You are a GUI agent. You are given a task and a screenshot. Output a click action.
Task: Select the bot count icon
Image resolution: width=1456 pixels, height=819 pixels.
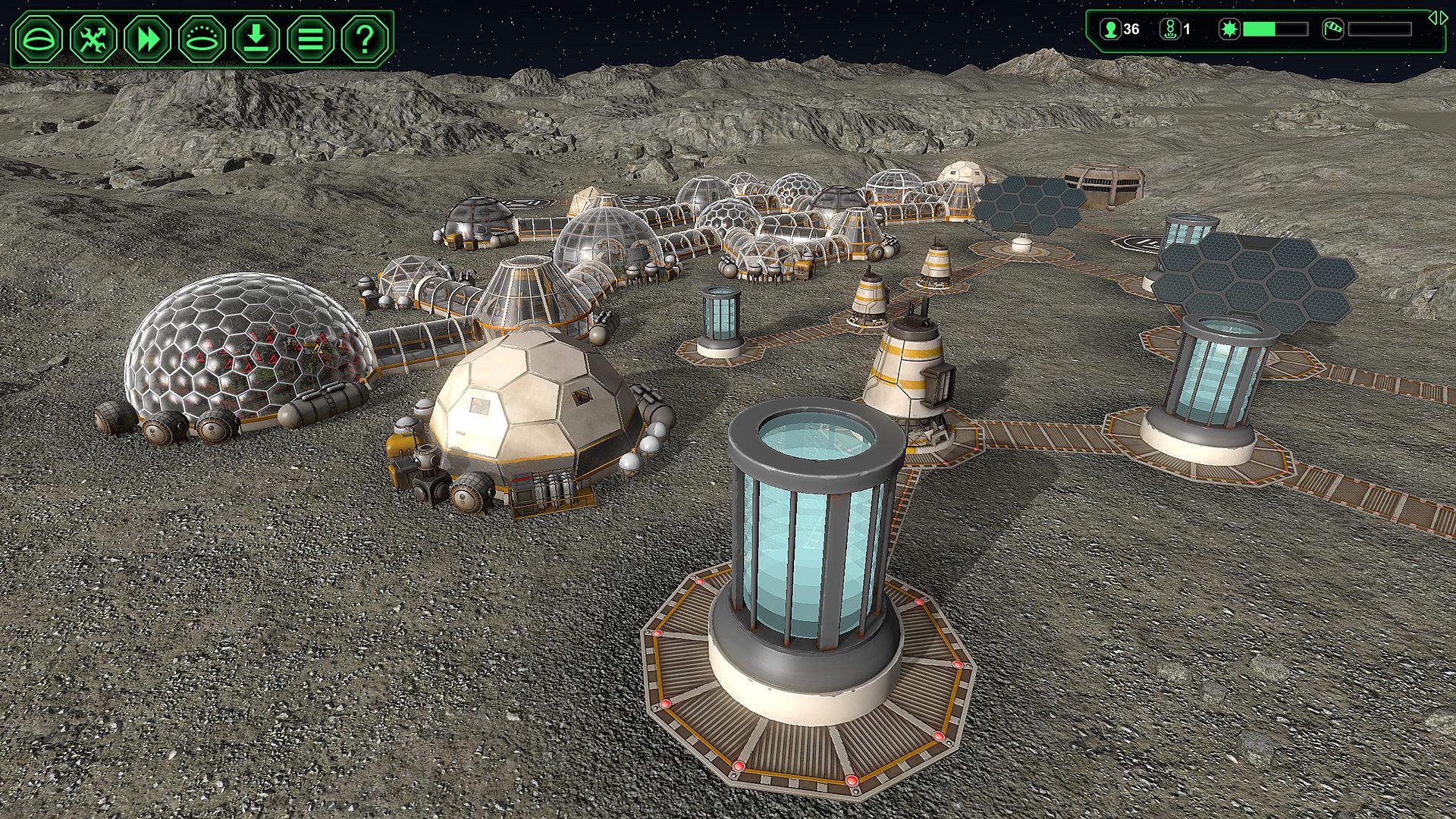pos(1170,30)
